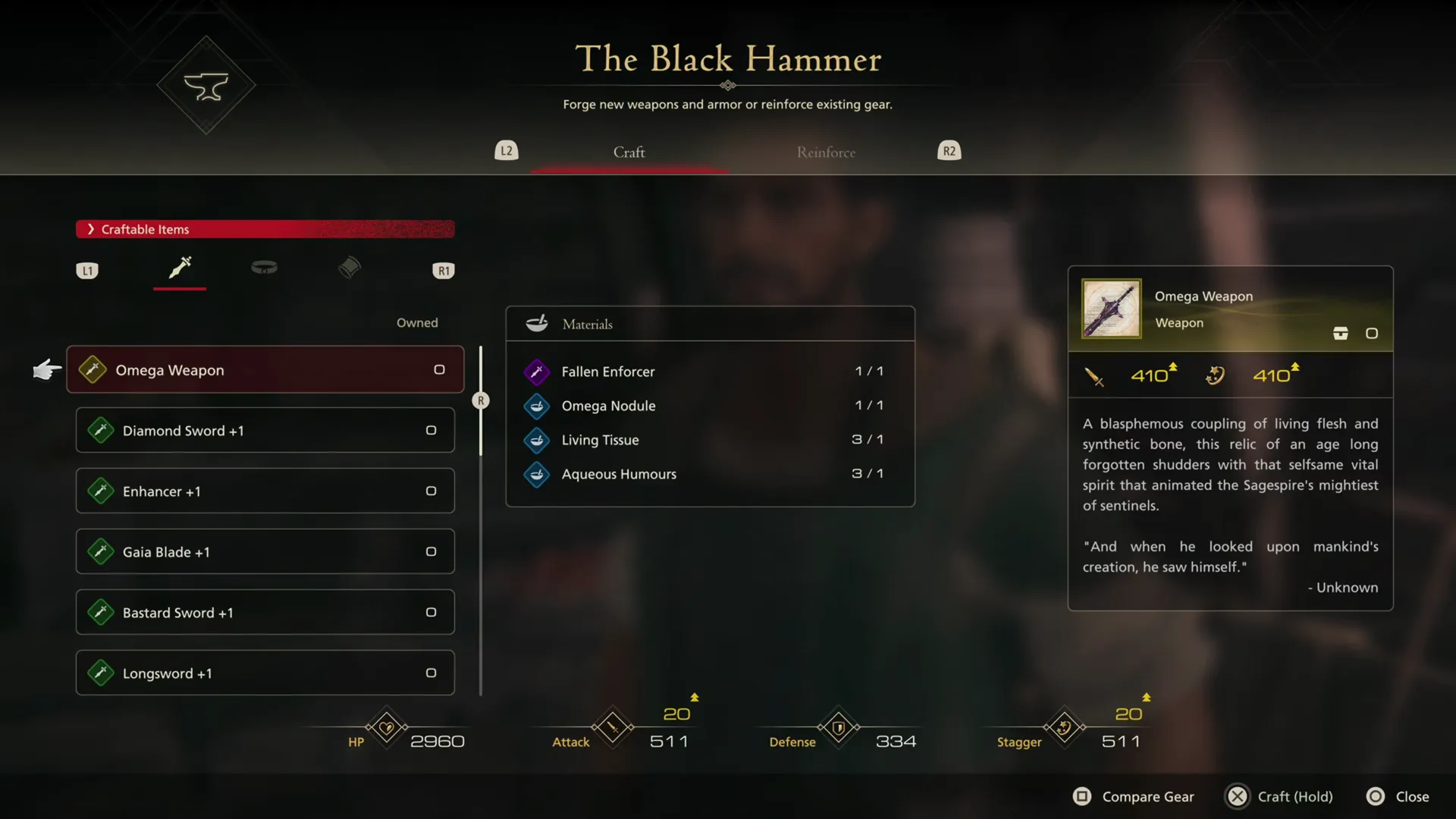Image resolution: width=1456 pixels, height=819 pixels.
Task: Select the Diamond Sword +1 entry
Action: (264, 430)
